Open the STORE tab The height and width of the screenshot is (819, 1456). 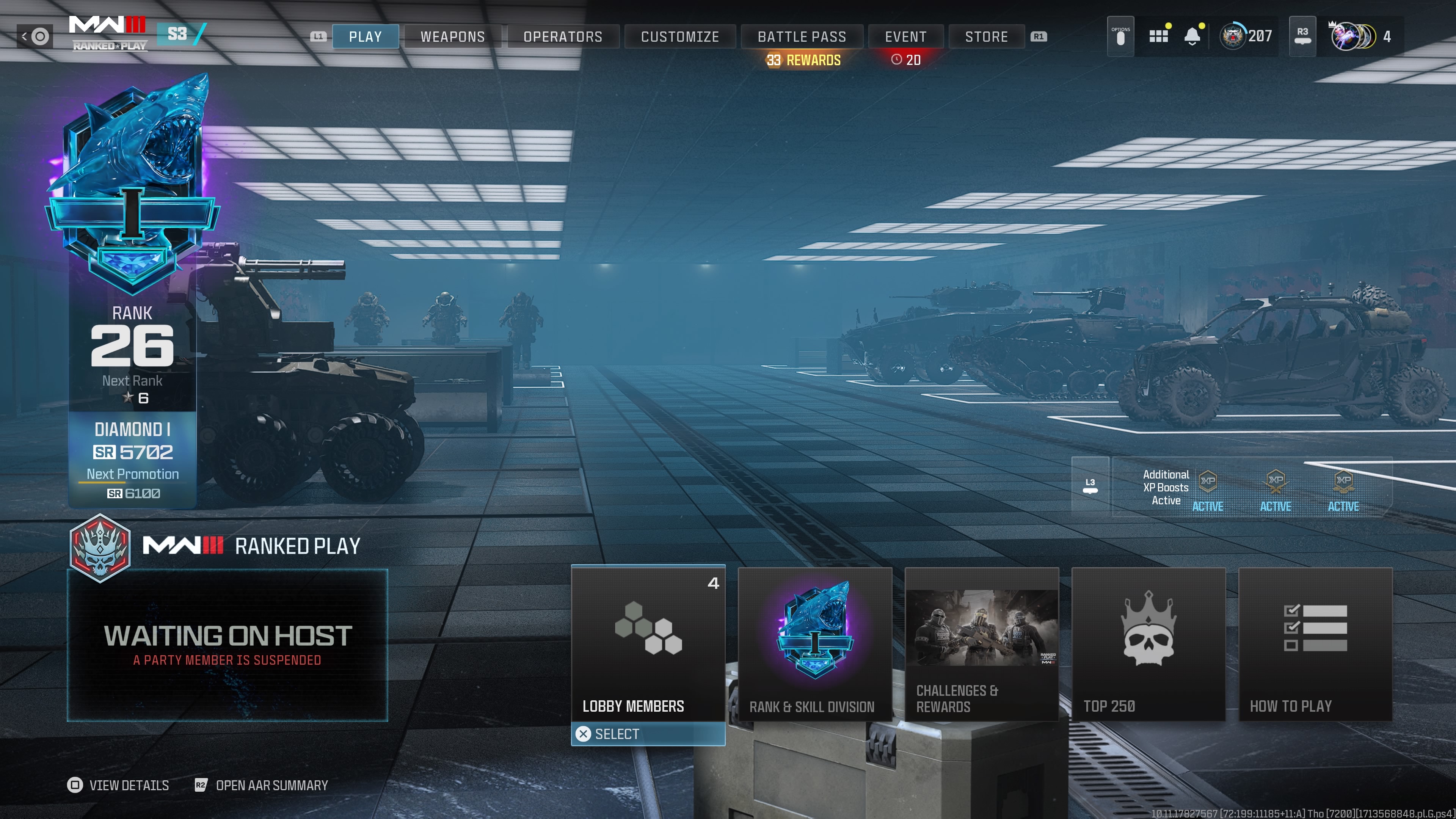coord(986,37)
